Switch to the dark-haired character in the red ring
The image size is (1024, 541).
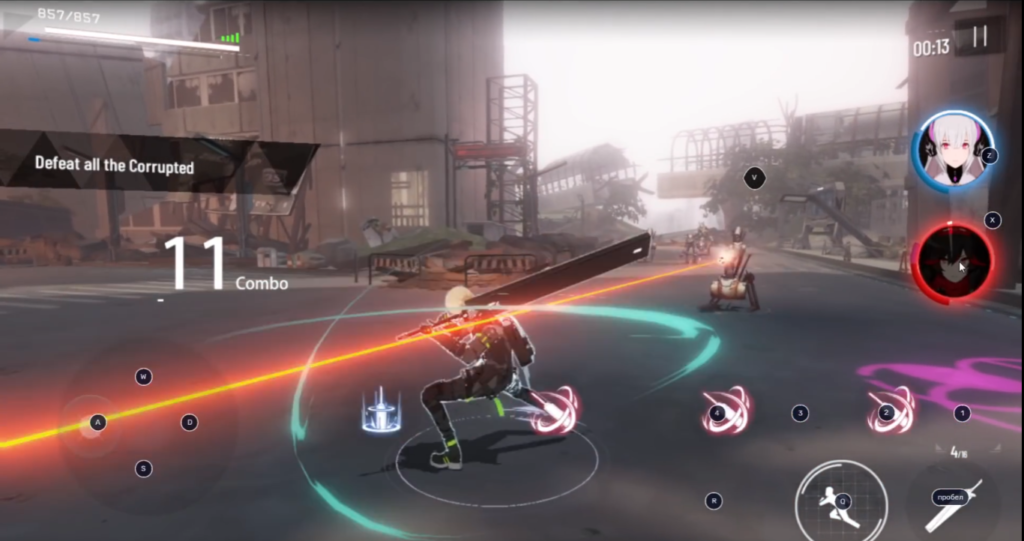[x=954, y=262]
